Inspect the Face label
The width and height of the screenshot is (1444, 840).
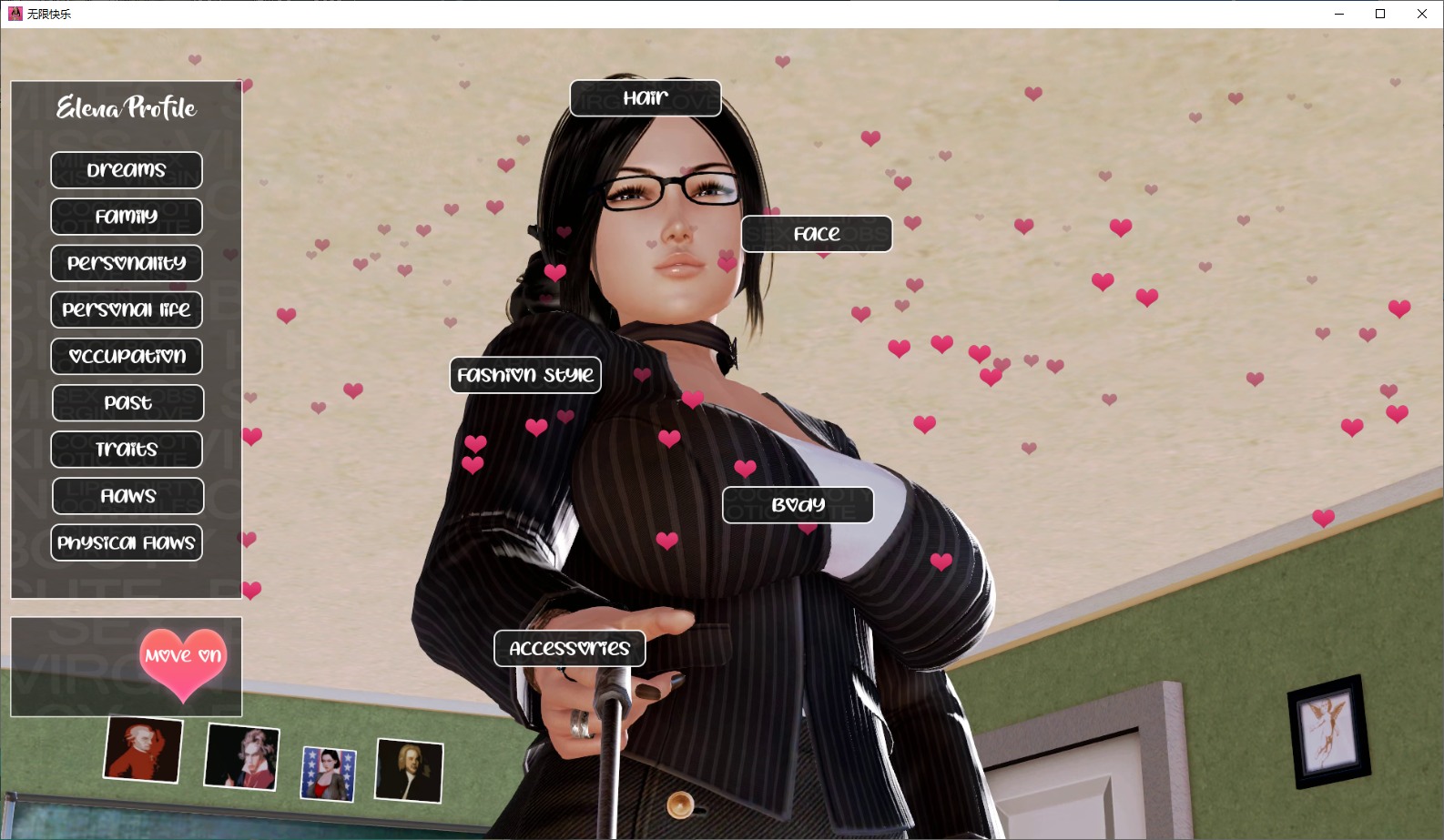[817, 234]
